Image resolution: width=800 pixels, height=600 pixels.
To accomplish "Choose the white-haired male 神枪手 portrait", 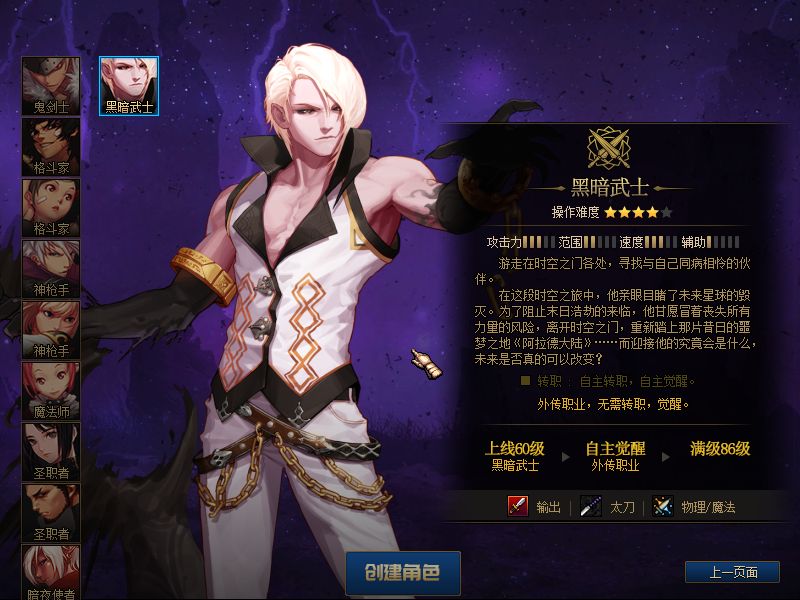I will click(x=51, y=269).
